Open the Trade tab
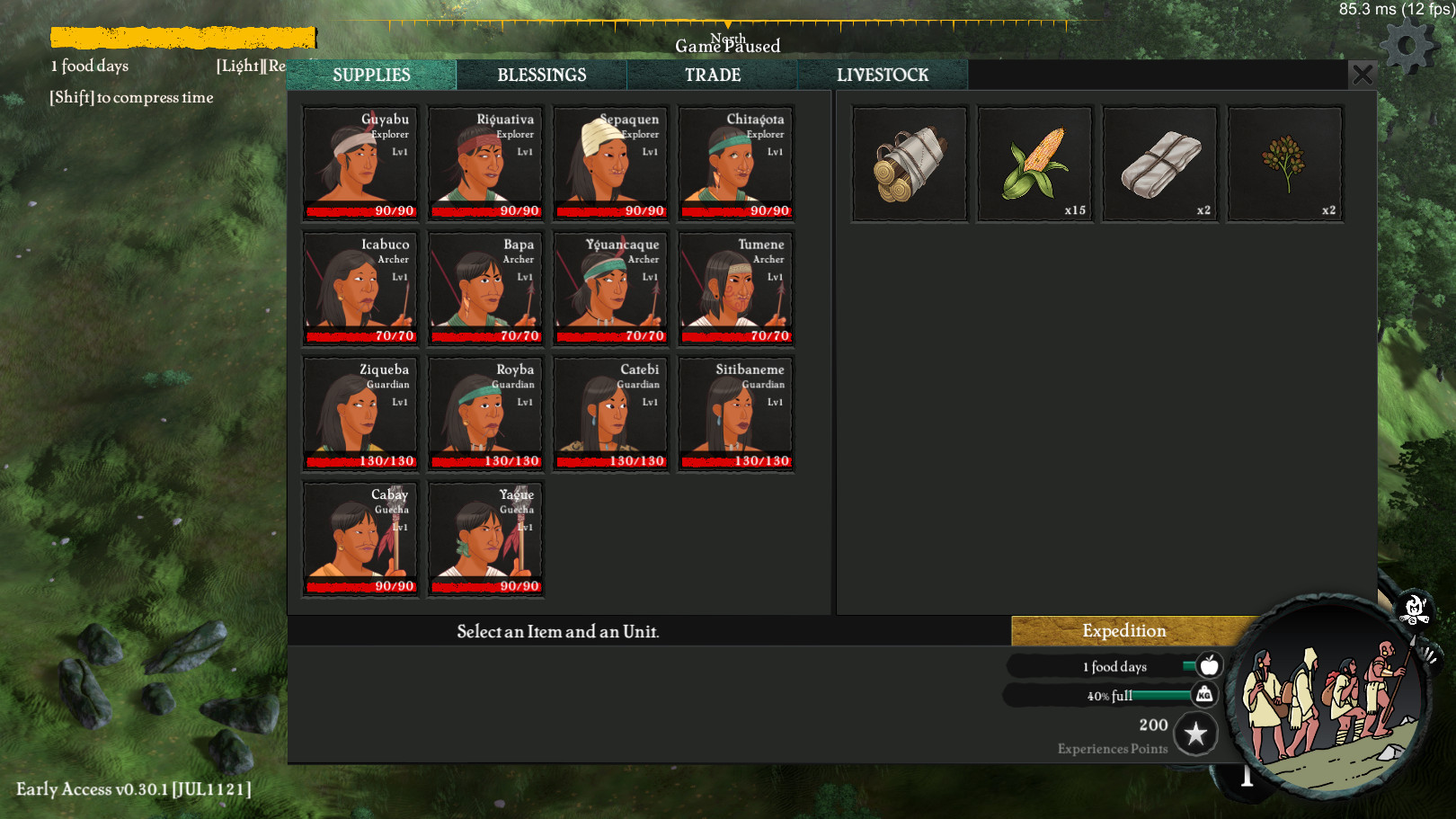This screenshot has height=819, width=1456. point(712,76)
